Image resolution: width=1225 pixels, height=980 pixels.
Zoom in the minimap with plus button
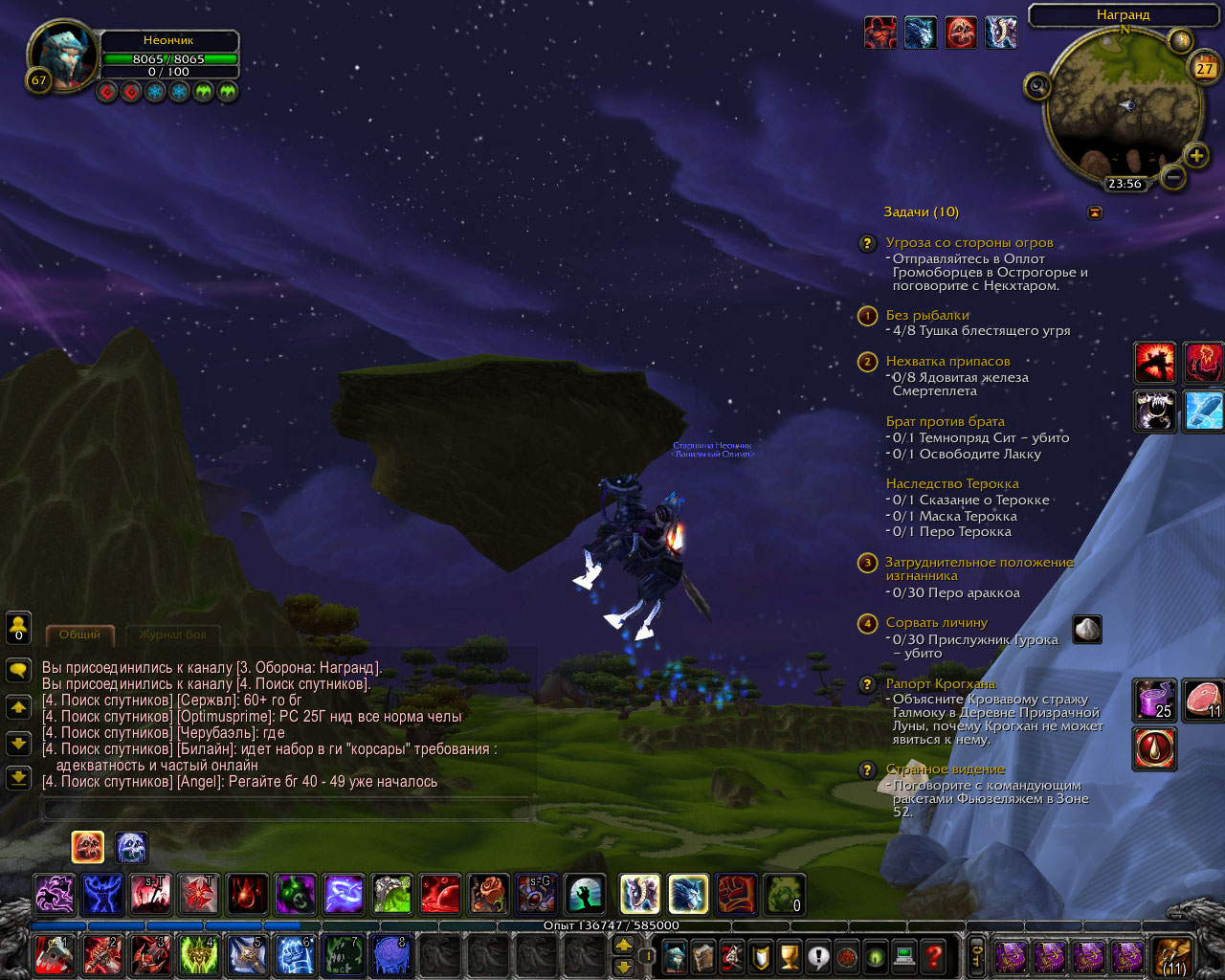click(1195, 155)
